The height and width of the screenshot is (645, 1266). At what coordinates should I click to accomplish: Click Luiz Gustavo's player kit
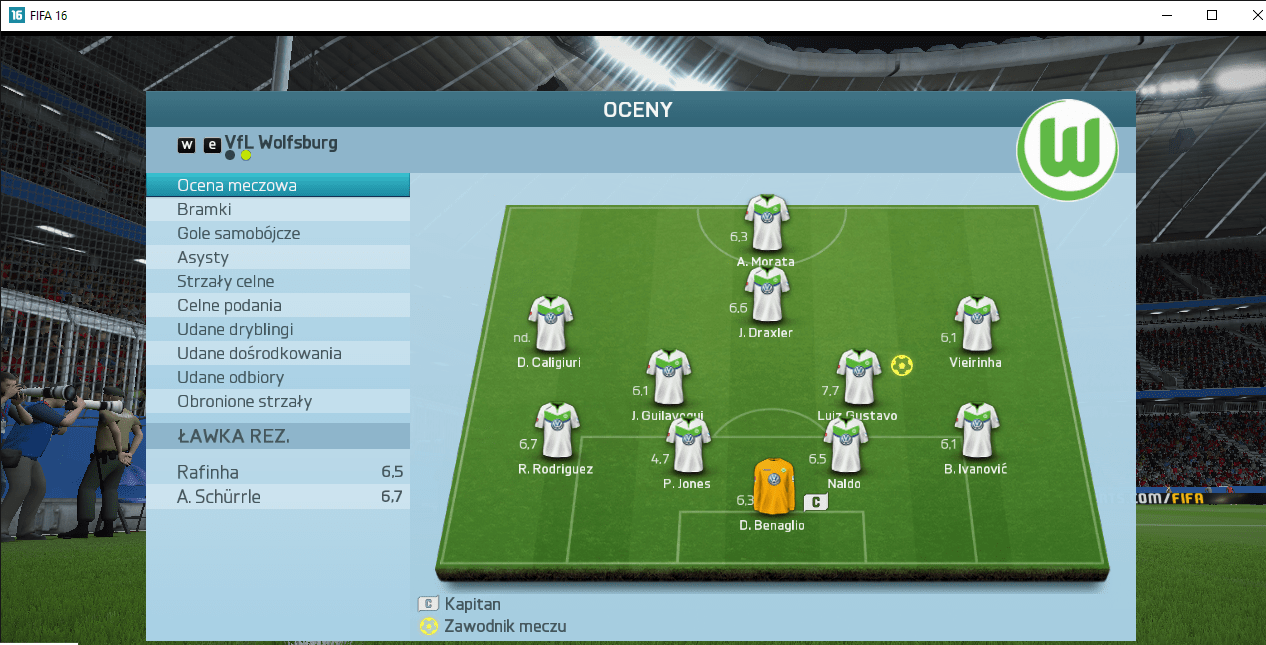(858, 377)
